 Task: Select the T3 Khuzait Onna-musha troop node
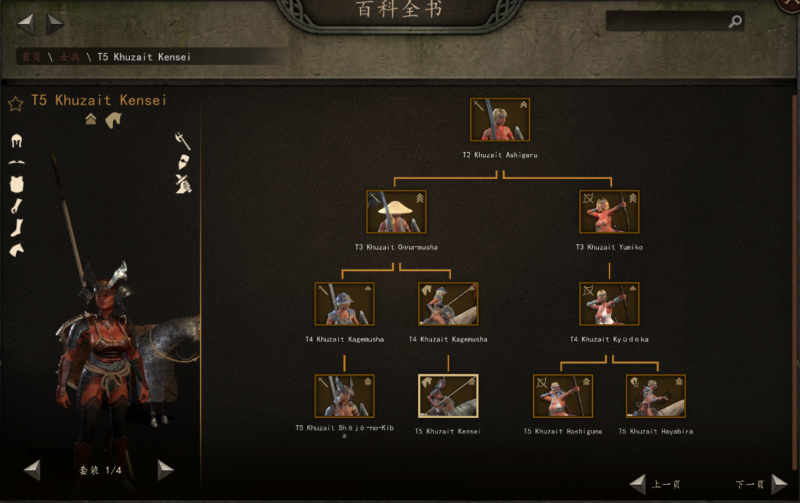[x=396, y=212]
